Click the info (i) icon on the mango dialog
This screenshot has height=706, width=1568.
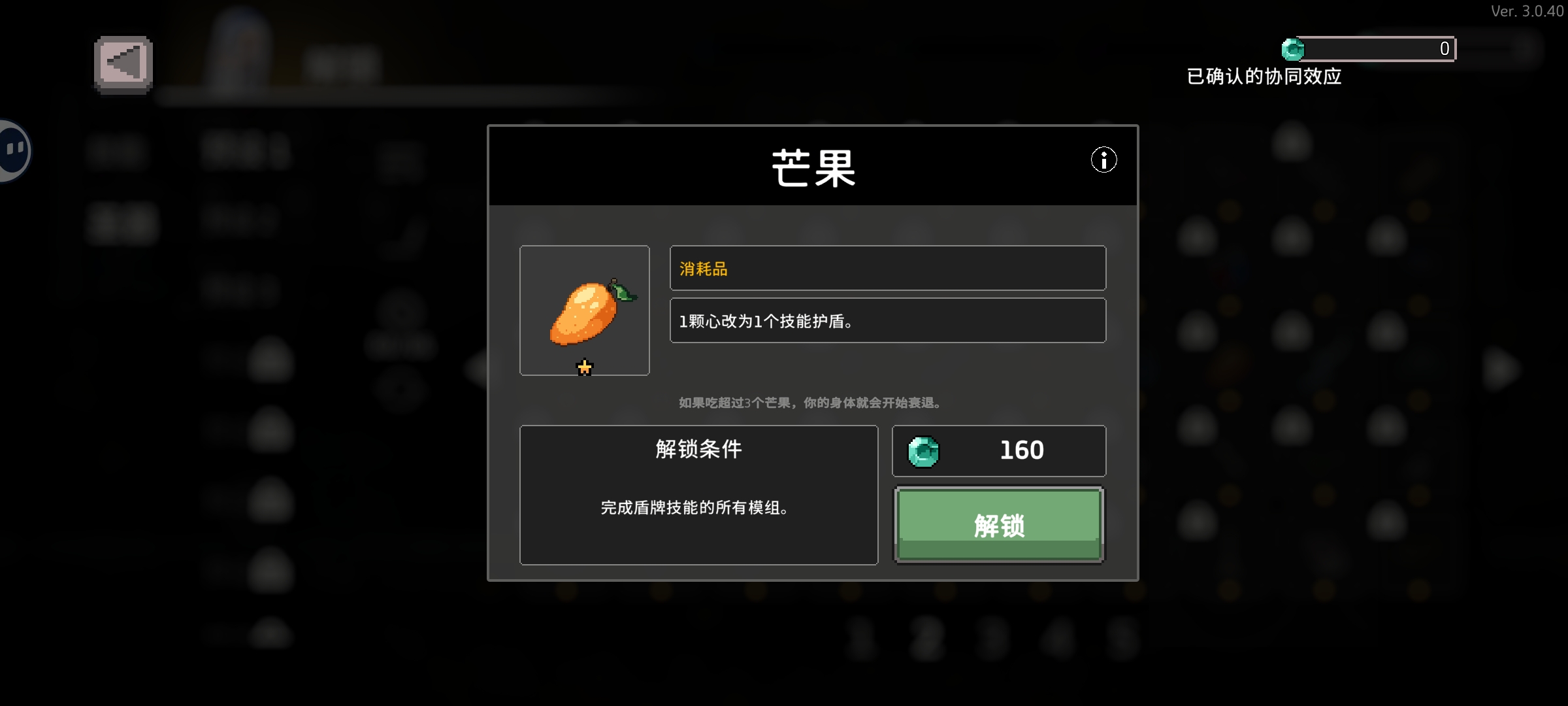(x=1104, y=160)
